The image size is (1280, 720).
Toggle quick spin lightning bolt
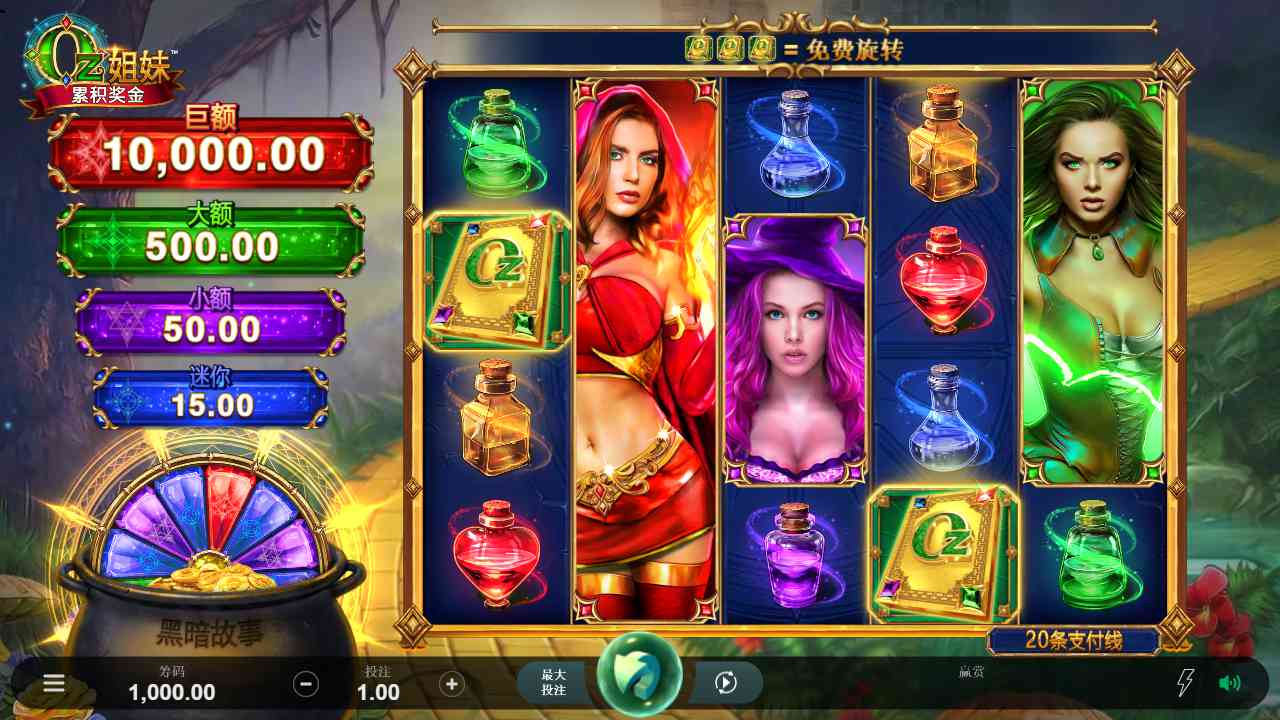click(1184, 683)
